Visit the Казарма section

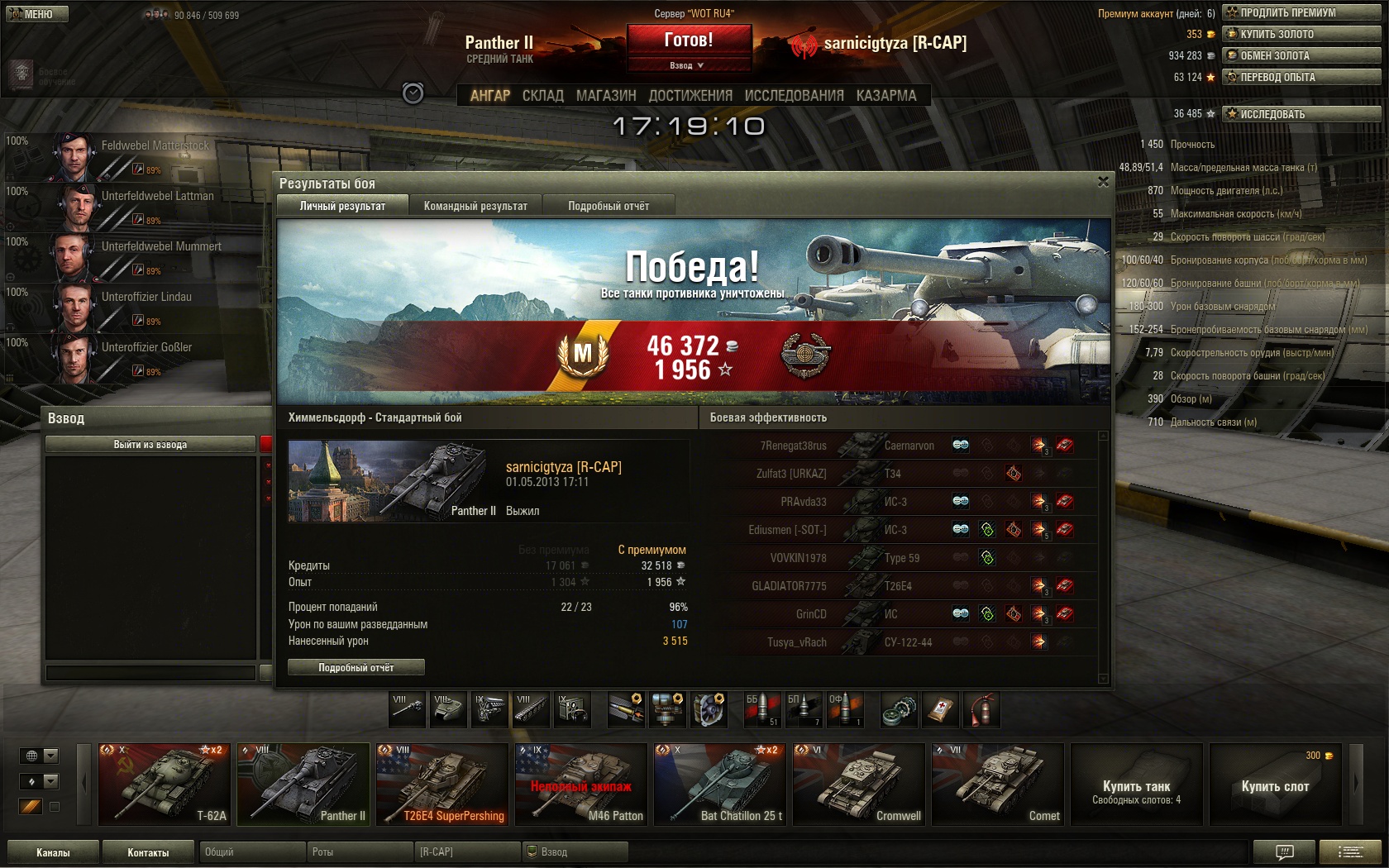(x=886, y=96)
